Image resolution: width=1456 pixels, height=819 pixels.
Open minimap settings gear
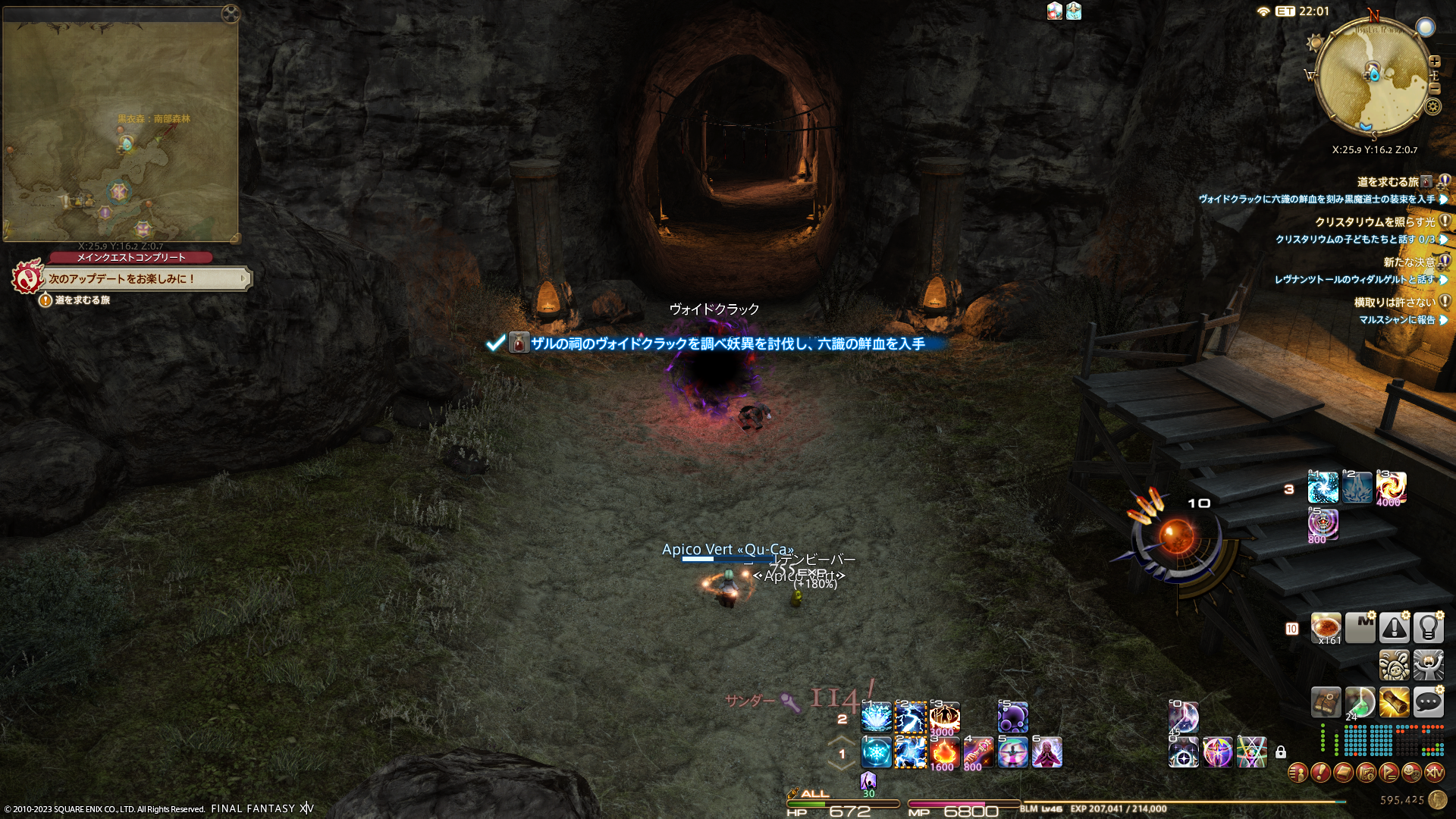tap(1432, 106)
